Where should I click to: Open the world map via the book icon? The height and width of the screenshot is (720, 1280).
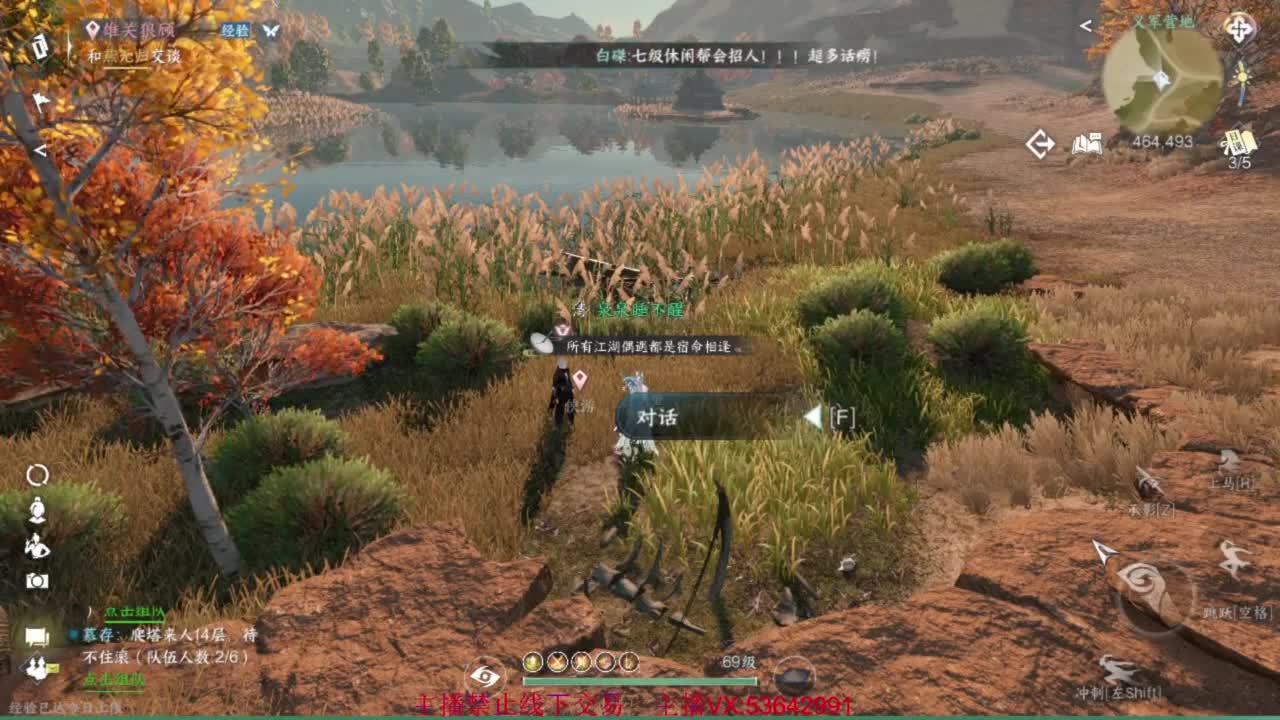(x=1090, y=143)
